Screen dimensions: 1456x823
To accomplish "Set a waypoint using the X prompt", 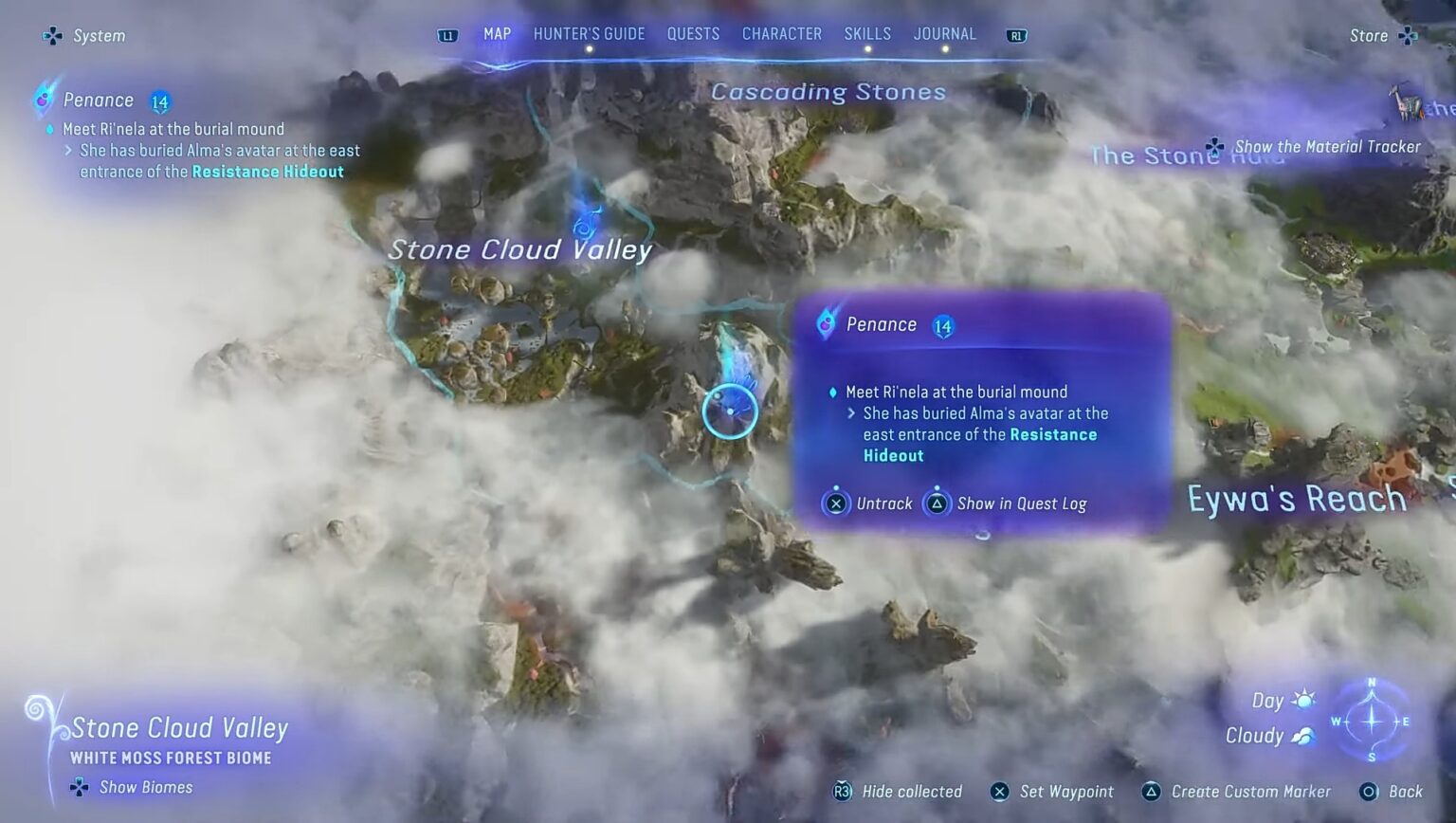I will point(999,792).
